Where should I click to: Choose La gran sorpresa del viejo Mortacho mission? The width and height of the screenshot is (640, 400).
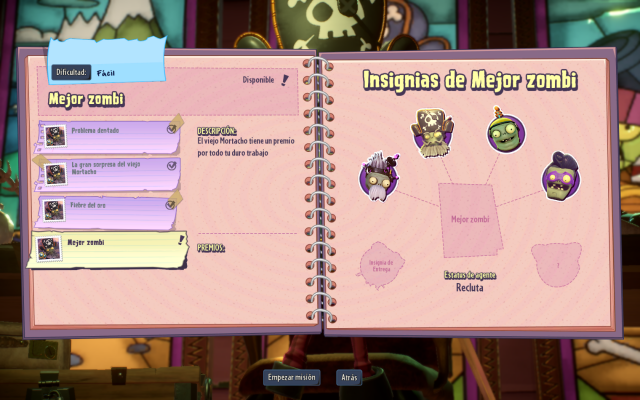coord(110,170)
